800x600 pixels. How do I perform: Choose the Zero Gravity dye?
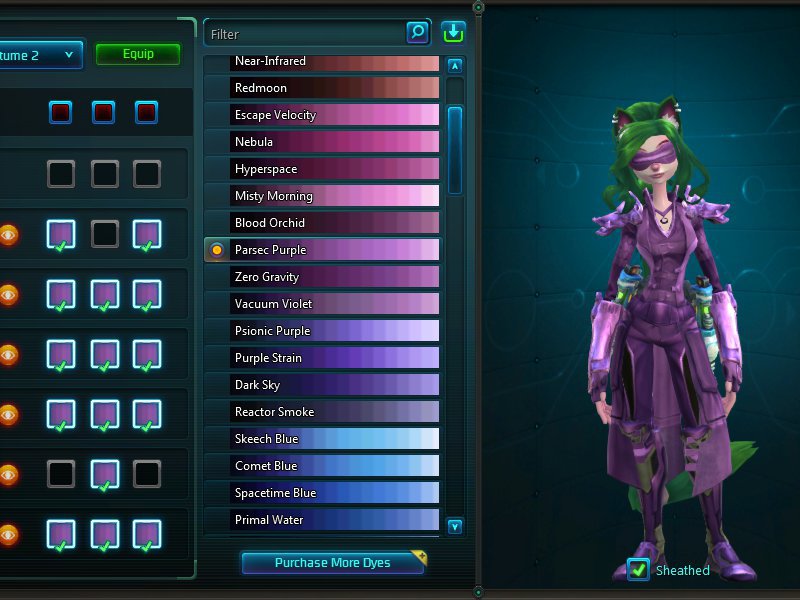[x=322, y=277]
